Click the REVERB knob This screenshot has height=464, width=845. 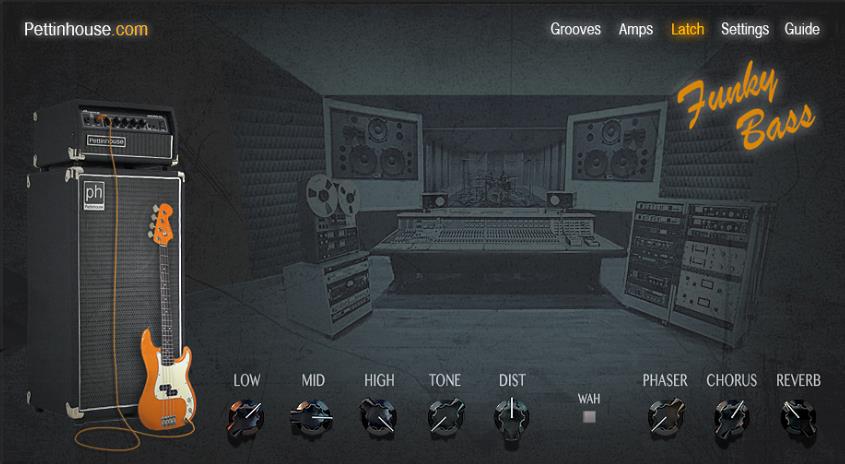pyautogui.click(x=798, y=414)
